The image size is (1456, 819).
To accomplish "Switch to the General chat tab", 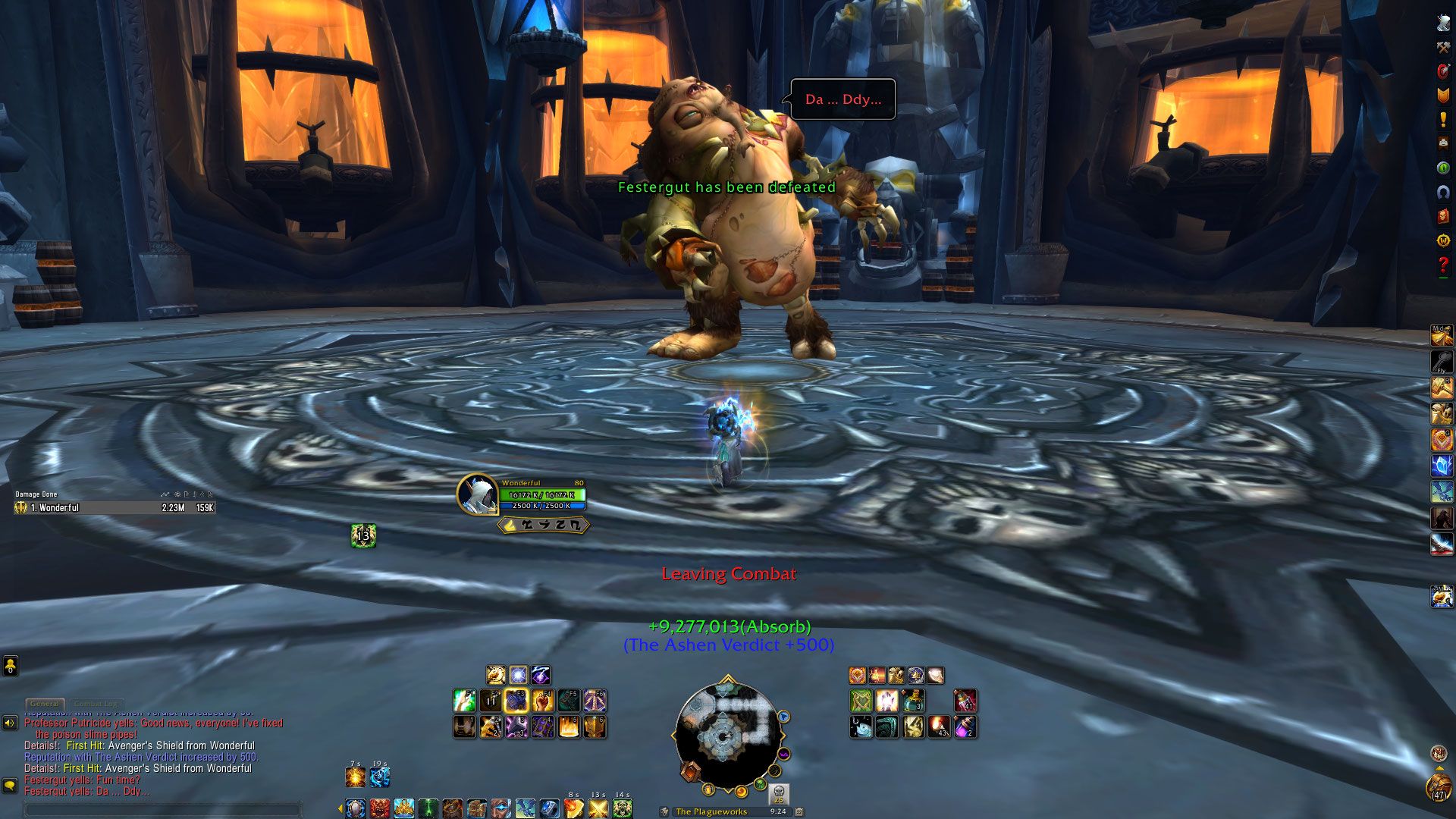I will 45,704.
